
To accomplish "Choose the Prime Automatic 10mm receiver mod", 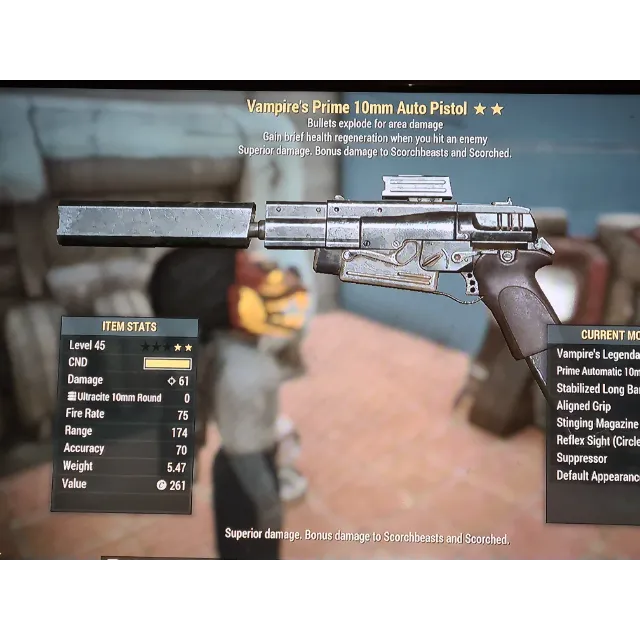I will click(597, 371).
